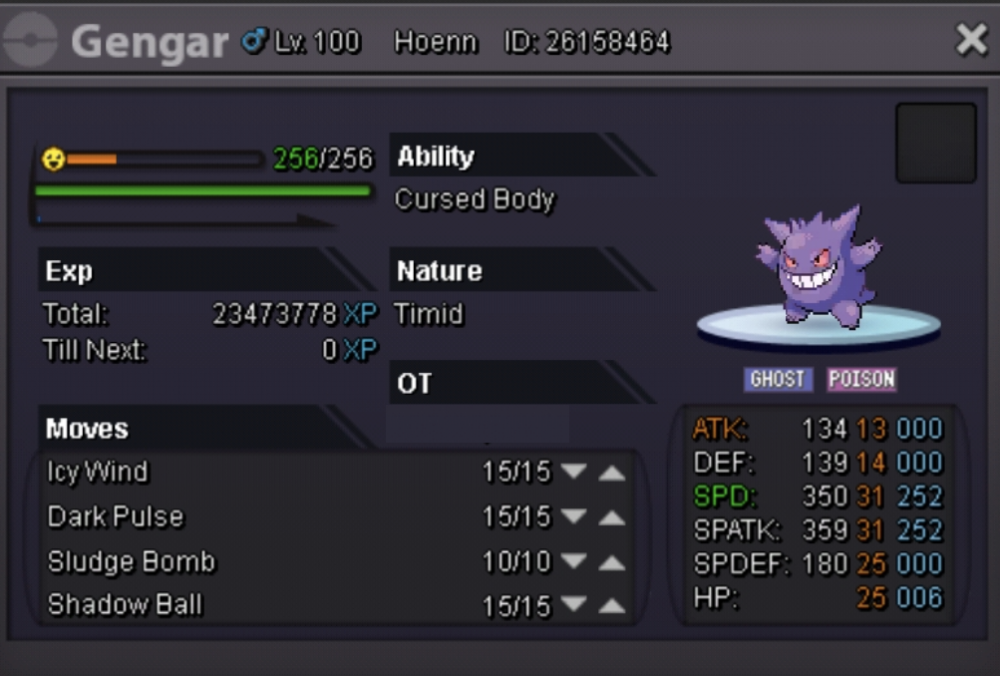Screen dimensions: 1000x676
Task: Move Sludge Bomb down in move order
Action: [x=573, y=562]
